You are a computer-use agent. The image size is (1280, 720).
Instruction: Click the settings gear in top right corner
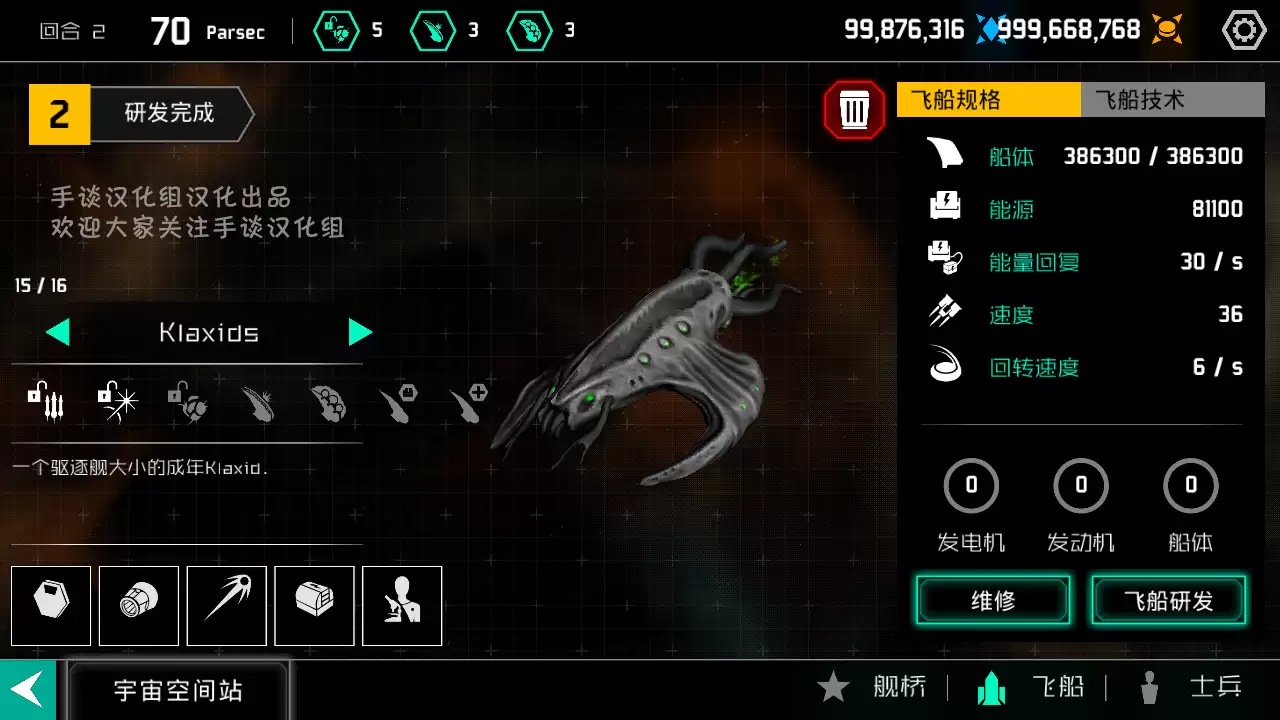pyautogui.click(x=1243, y=29)
